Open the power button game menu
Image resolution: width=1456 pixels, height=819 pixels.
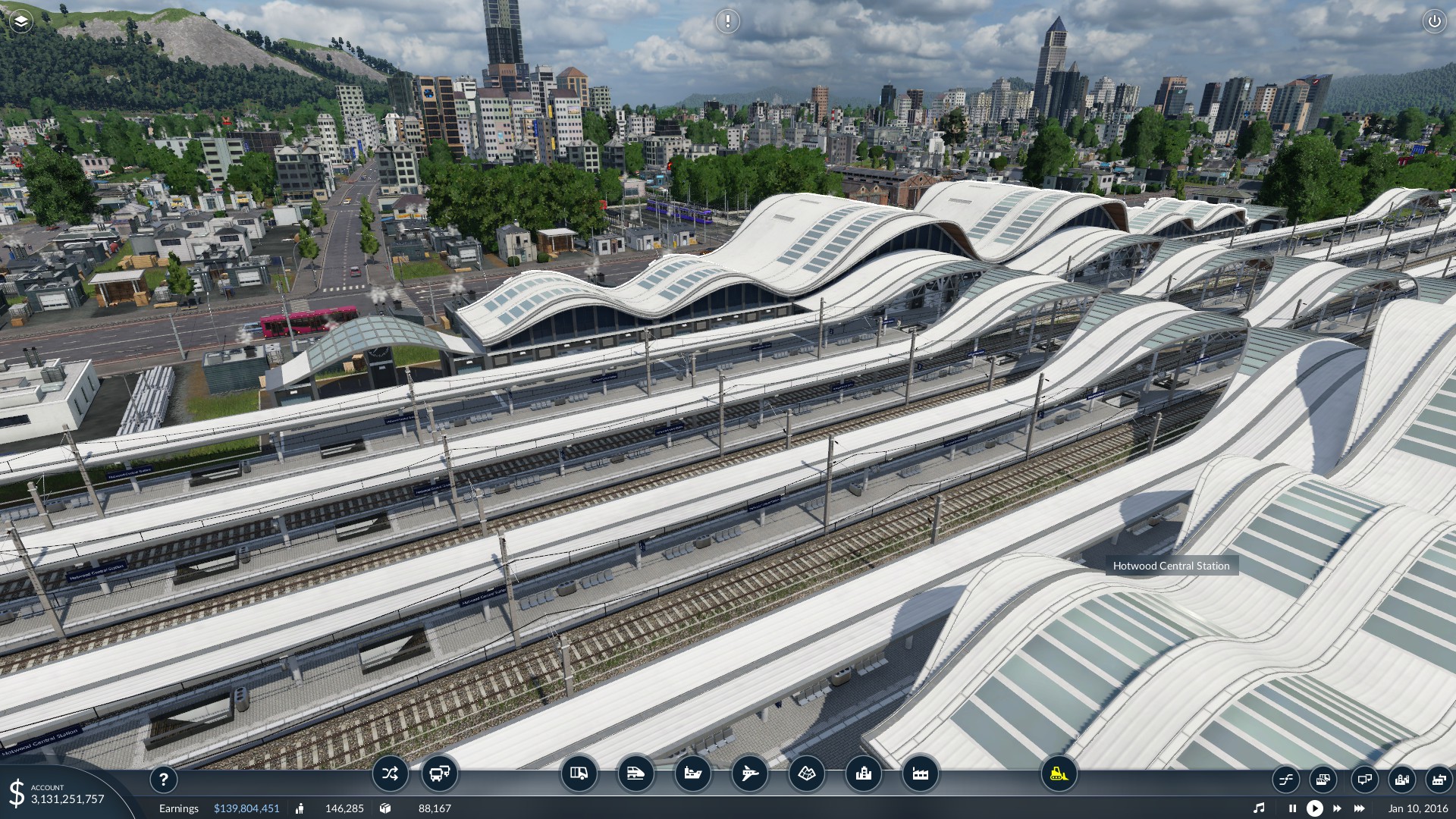tap(1434, 21)
